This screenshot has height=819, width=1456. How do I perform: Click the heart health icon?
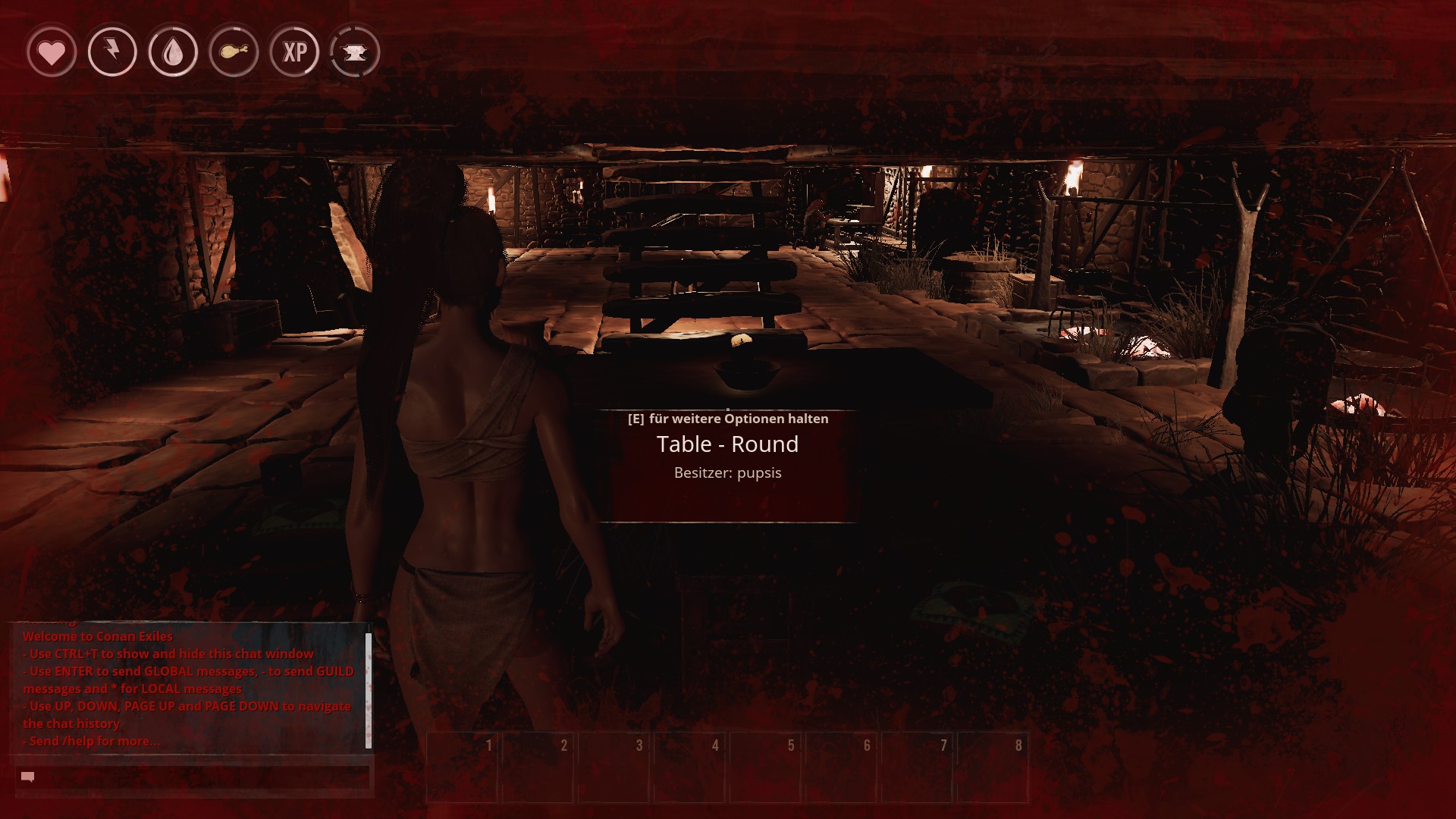pyautogui.click(x=52, y=52)
